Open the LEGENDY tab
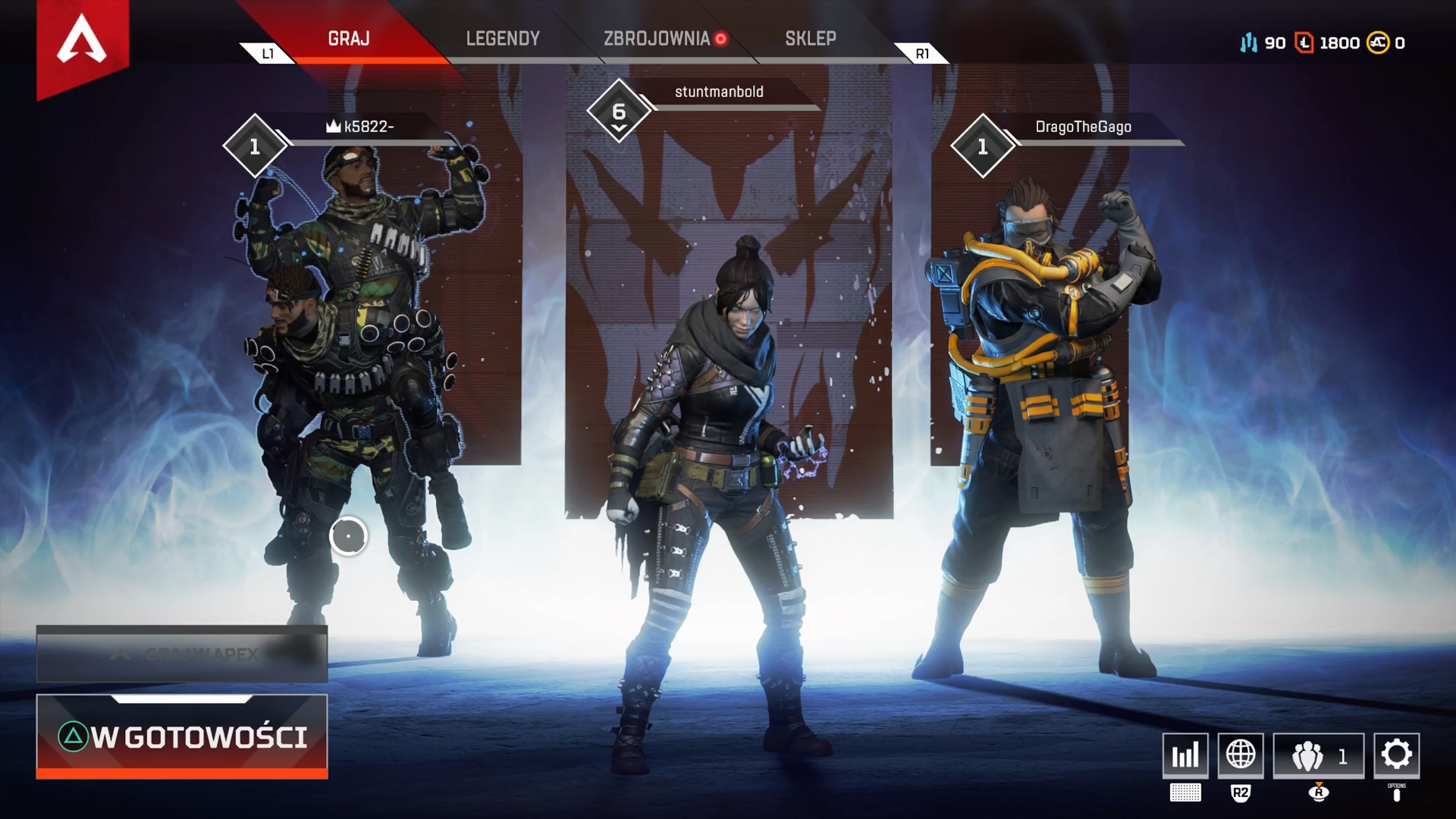The image size is (1456, 819). pyautogui.click(x=503, y=39)
